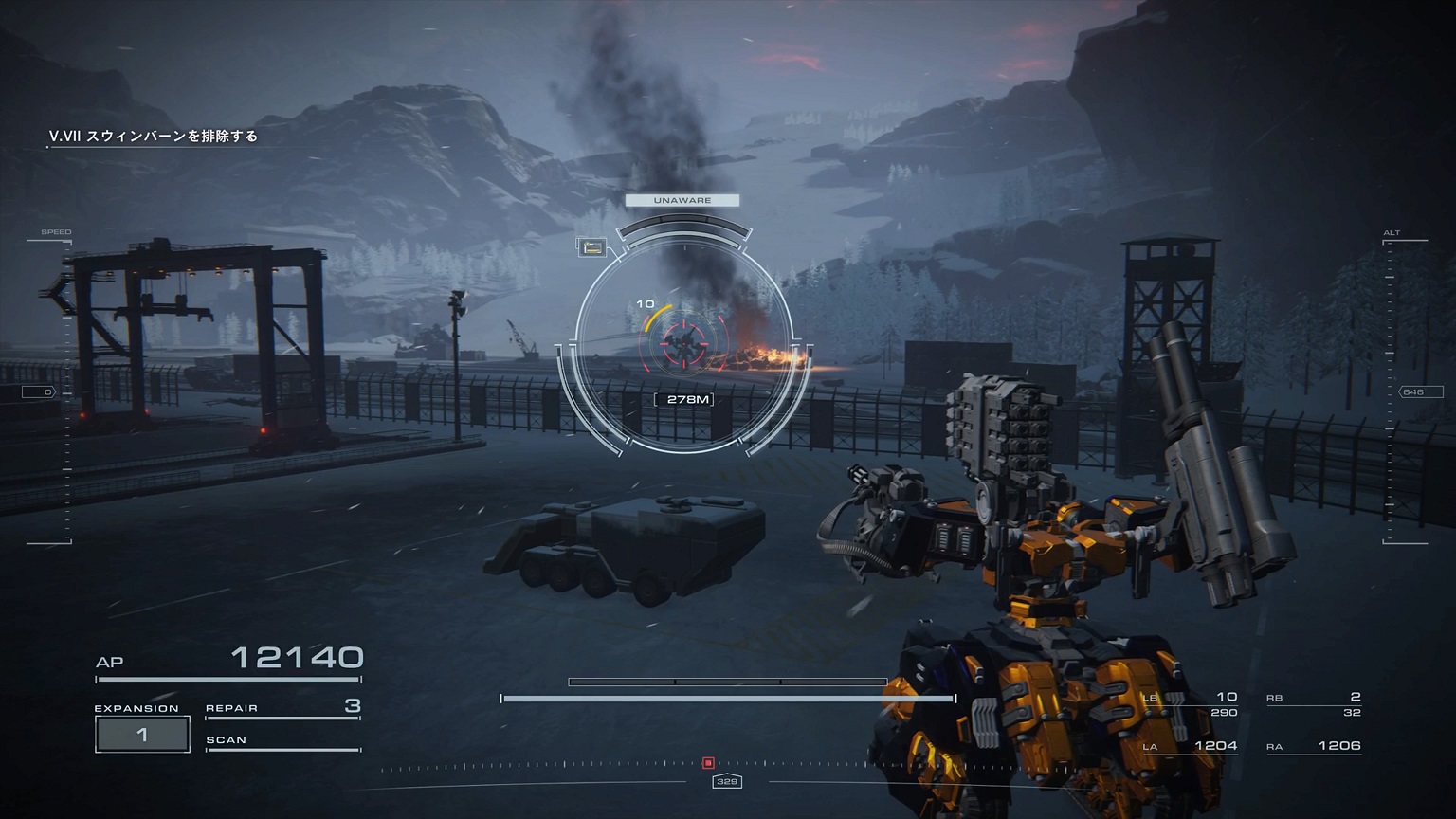Click the small enemy marker icon beside the reticle
The width and height of the screenshot is (1456, 819).
coord(591,248)
